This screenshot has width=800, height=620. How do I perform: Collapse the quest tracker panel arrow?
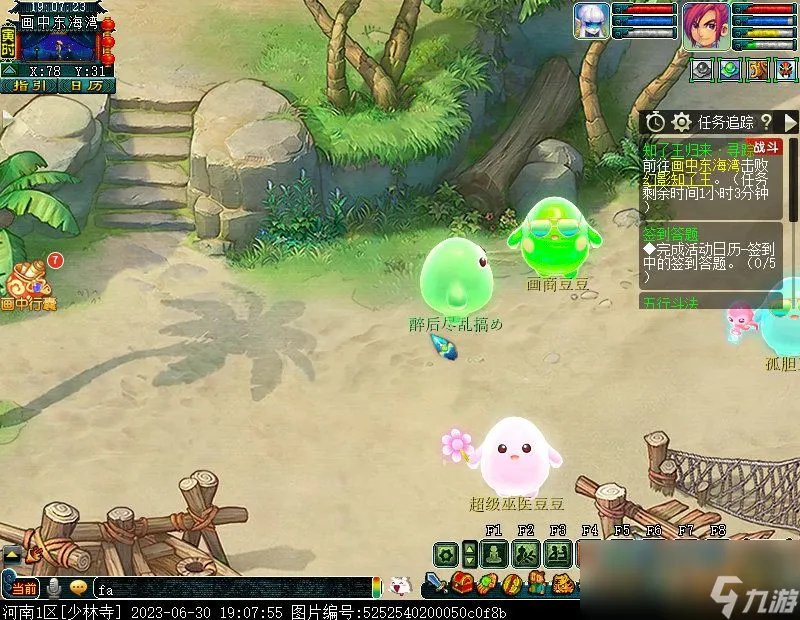pos(790,122)
